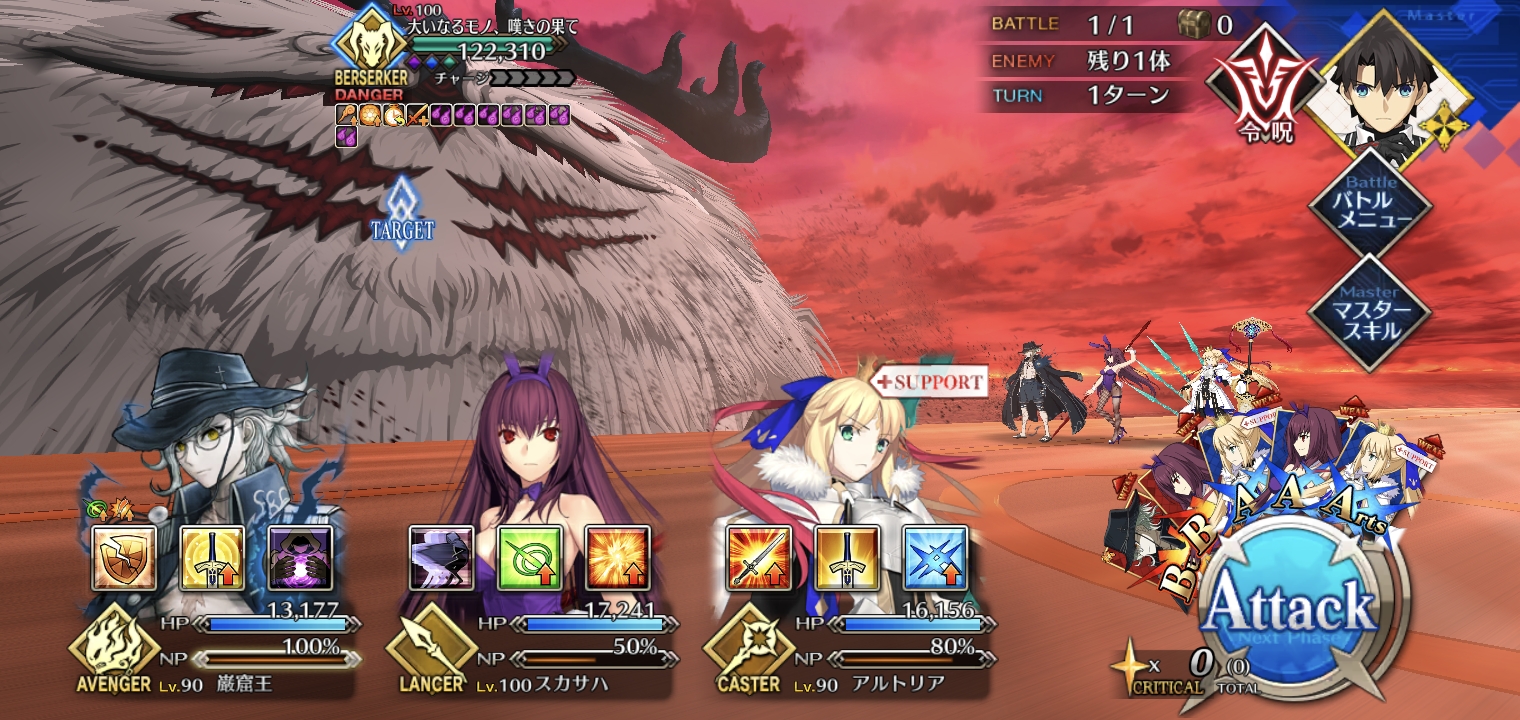
Task: Activate Lancer's green target ring skill
Action: click(530, 558)
